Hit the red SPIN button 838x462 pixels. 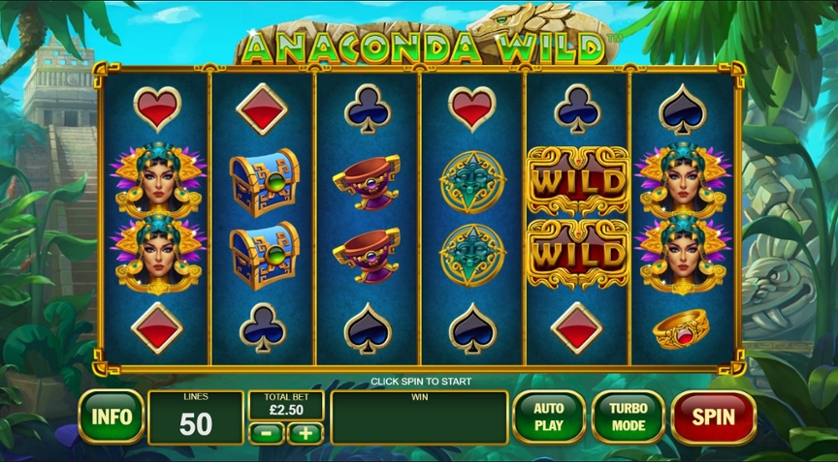tap(713, 416)
